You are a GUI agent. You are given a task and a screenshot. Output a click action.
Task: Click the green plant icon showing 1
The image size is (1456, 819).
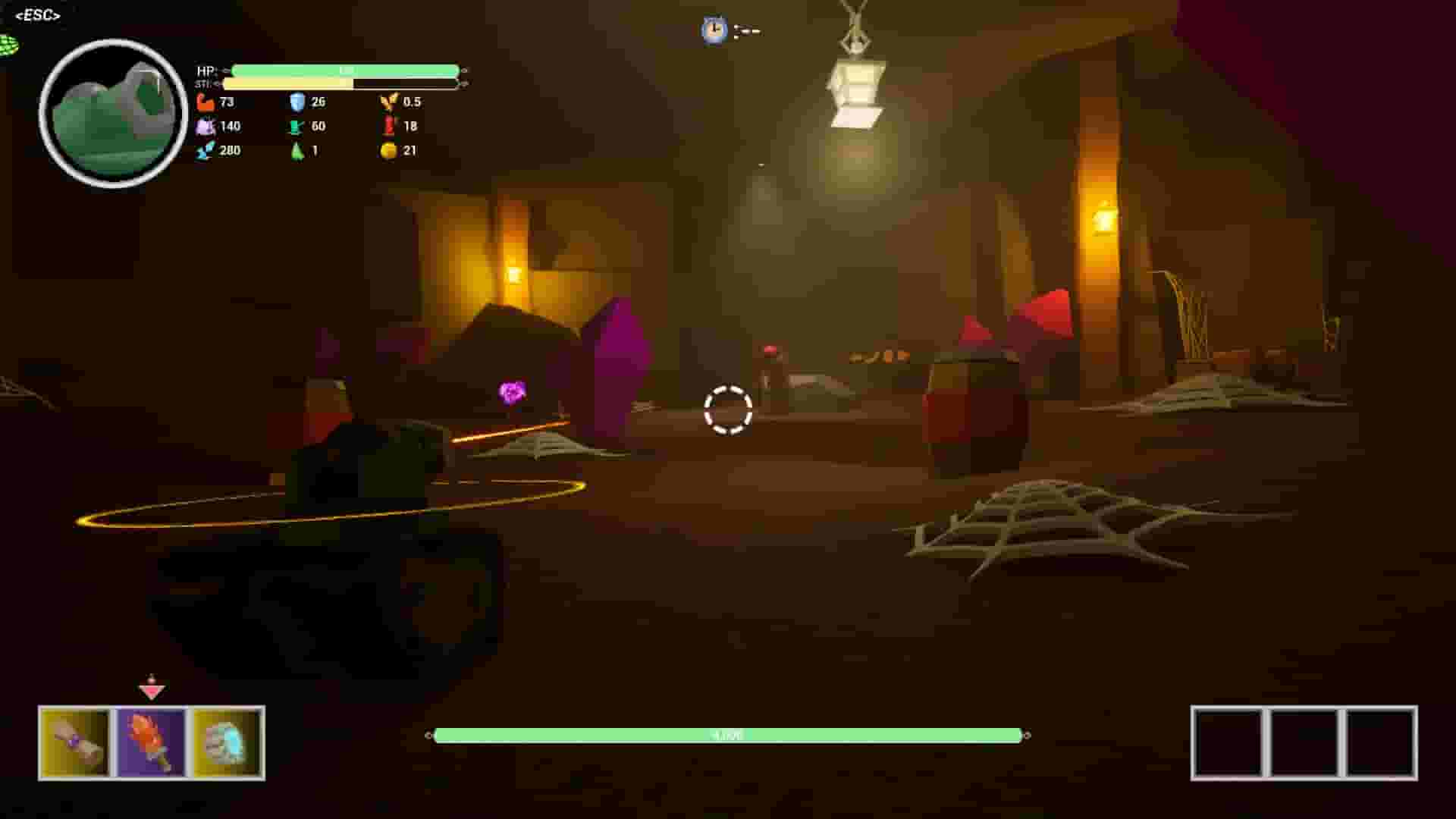pyautogui.click(x=296, y=150)
